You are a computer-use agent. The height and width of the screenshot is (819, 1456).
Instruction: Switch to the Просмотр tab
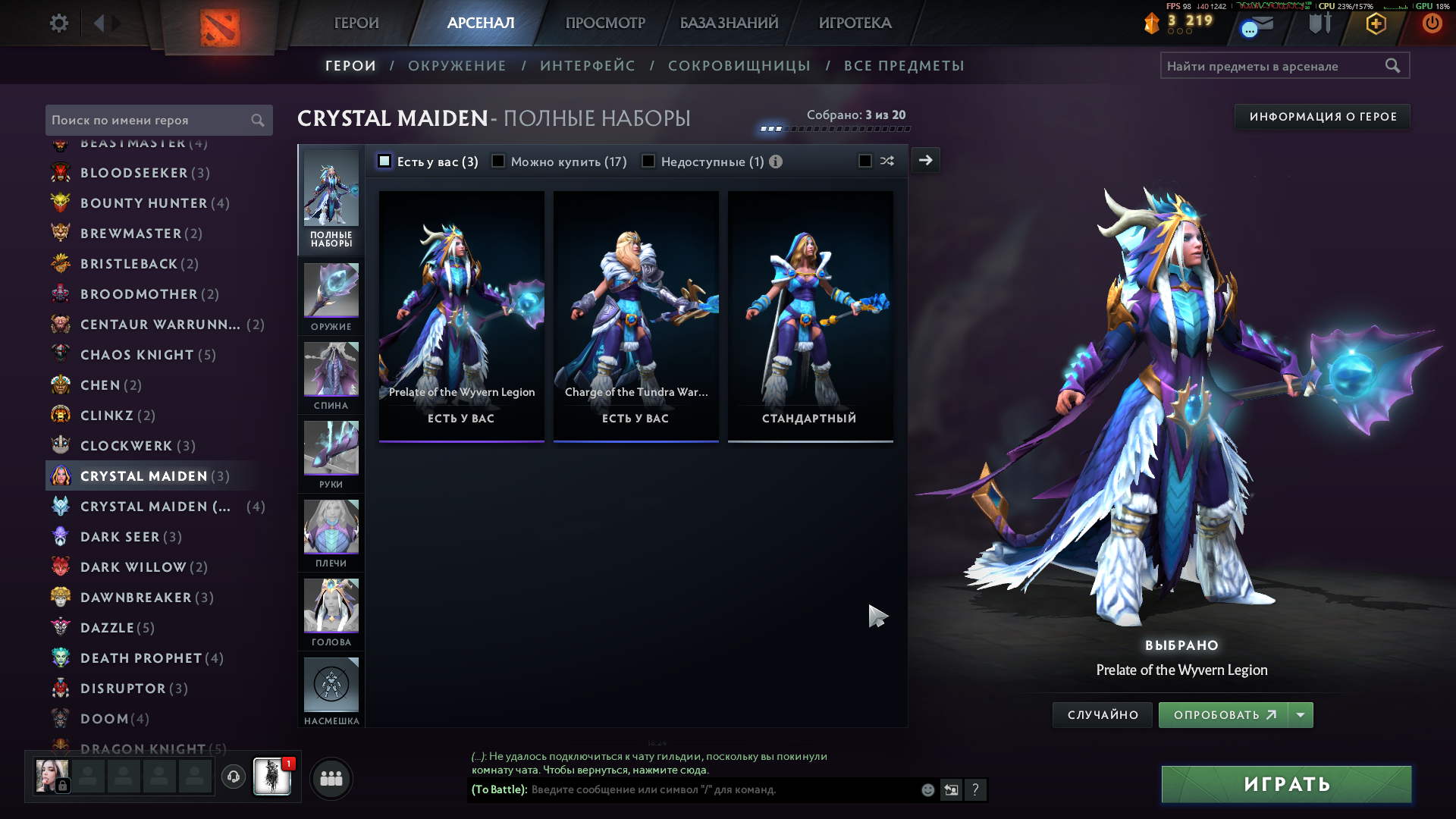(605, 24)
